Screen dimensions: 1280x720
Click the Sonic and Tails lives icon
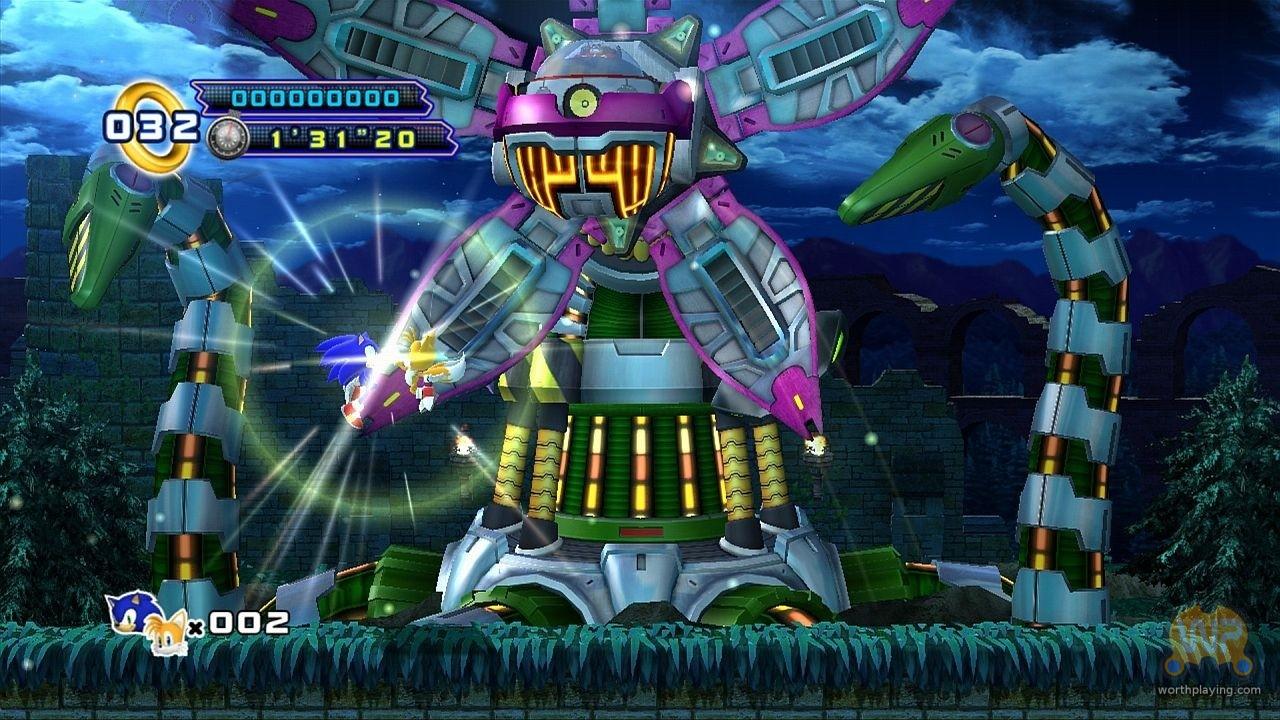[x=147, y=621]
